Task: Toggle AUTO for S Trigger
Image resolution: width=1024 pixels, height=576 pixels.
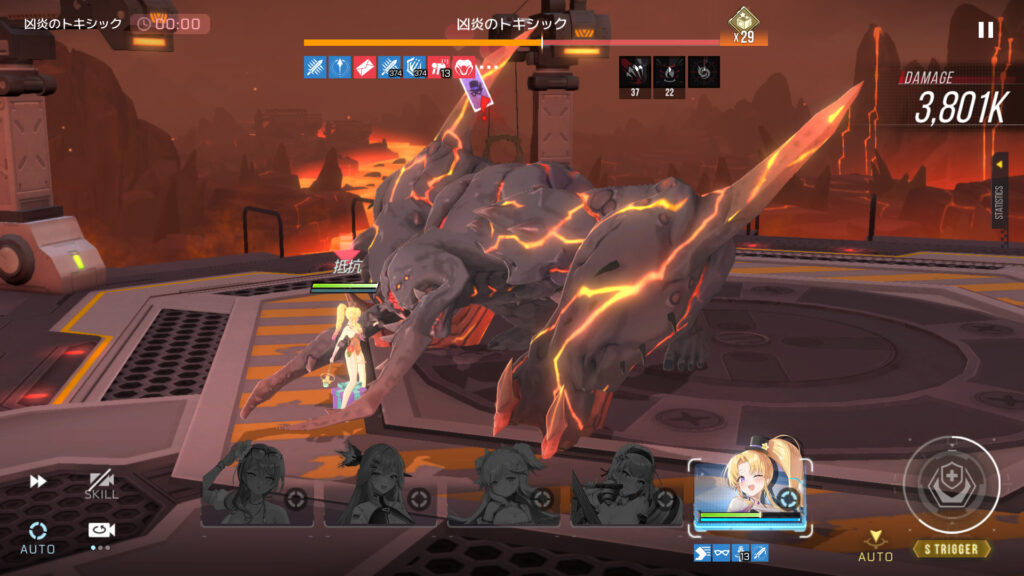Action: point(876,545)
